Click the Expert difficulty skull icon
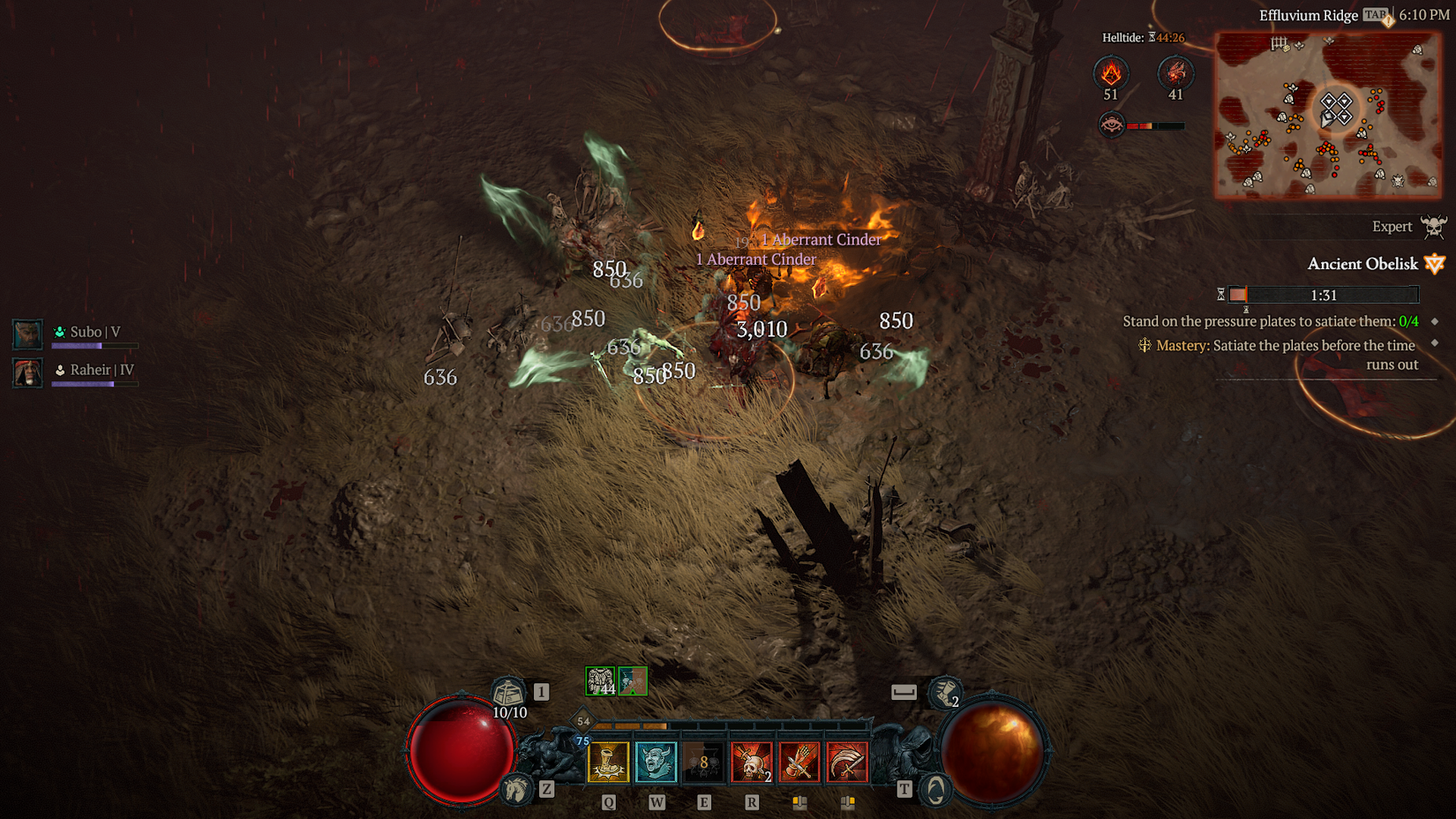 (x=1435, y=226)
